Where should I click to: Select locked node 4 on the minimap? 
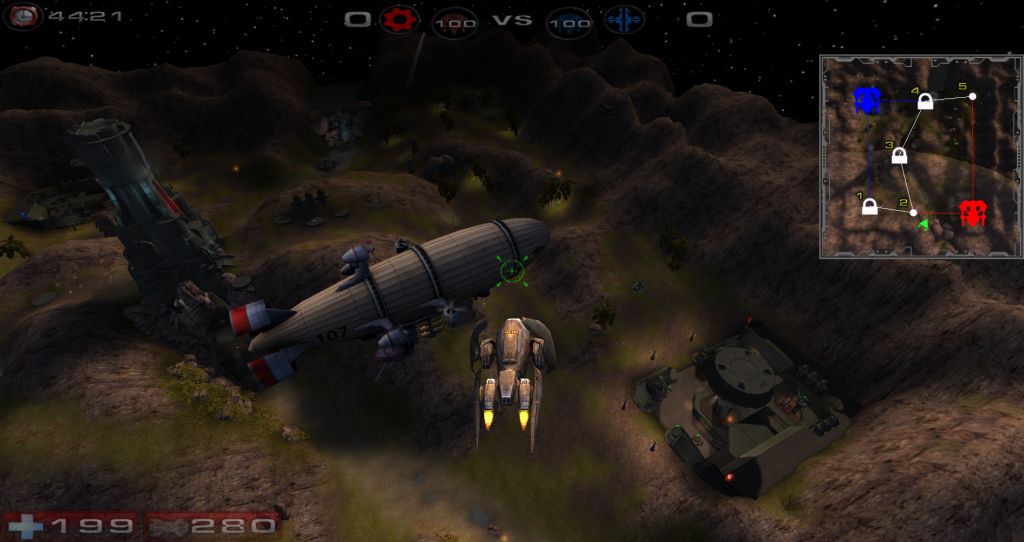coord(926,101)
